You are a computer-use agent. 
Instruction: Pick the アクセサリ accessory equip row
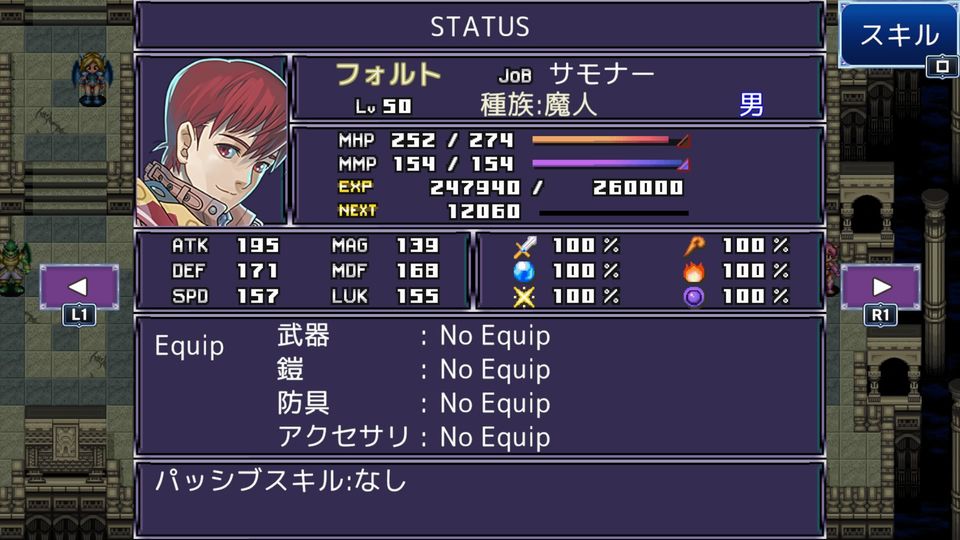tap(413, 437)
